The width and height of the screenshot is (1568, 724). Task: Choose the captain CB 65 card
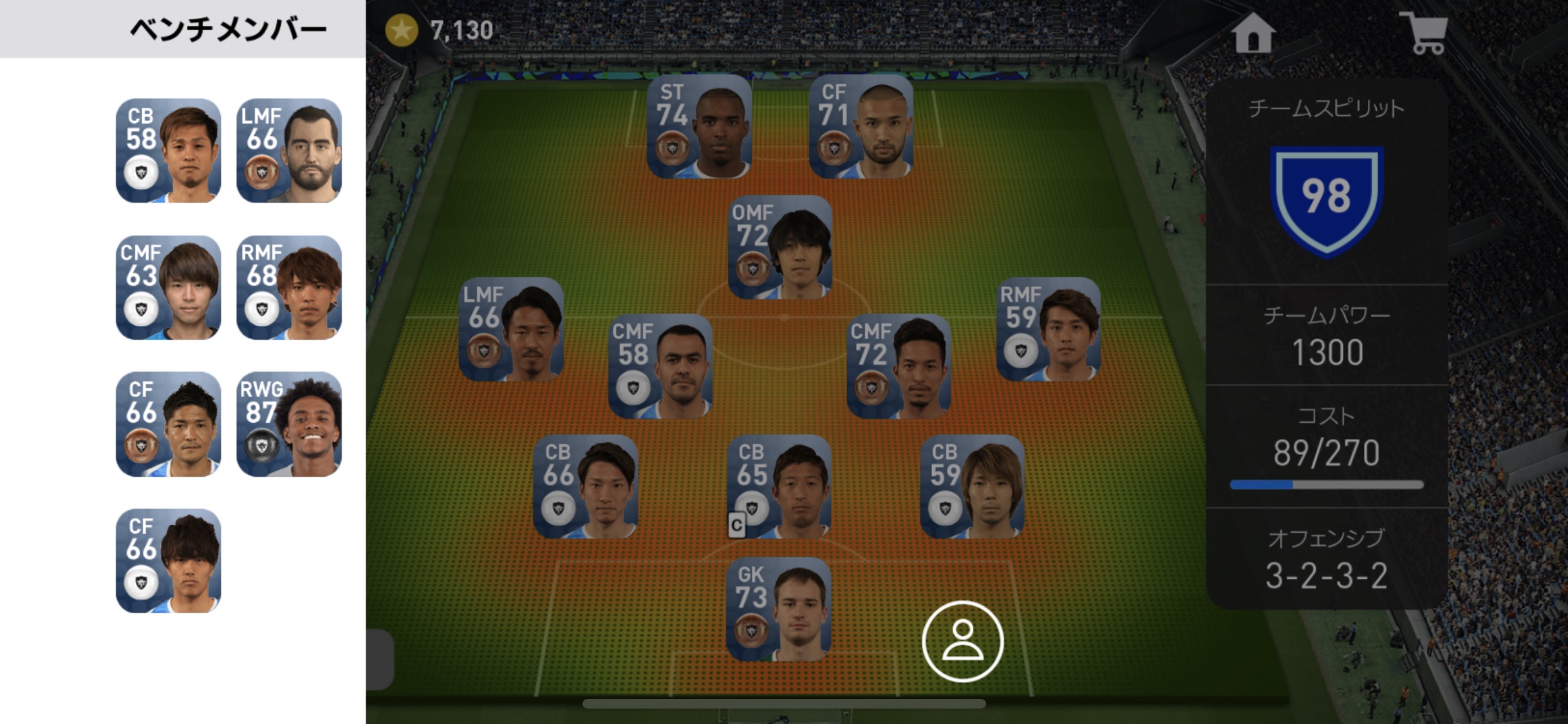pos(779,487)
